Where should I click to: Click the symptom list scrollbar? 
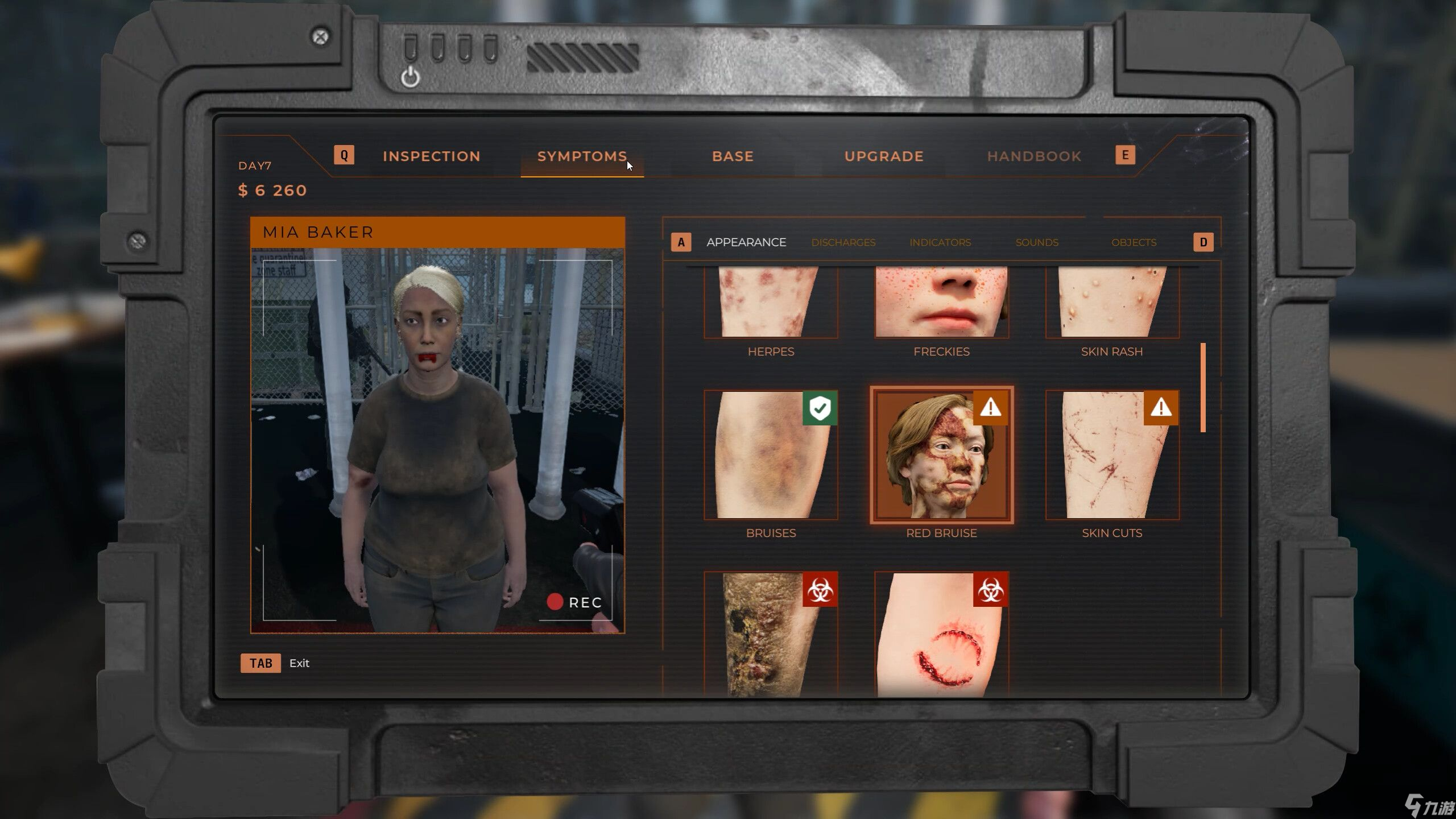coord(1203,387)
